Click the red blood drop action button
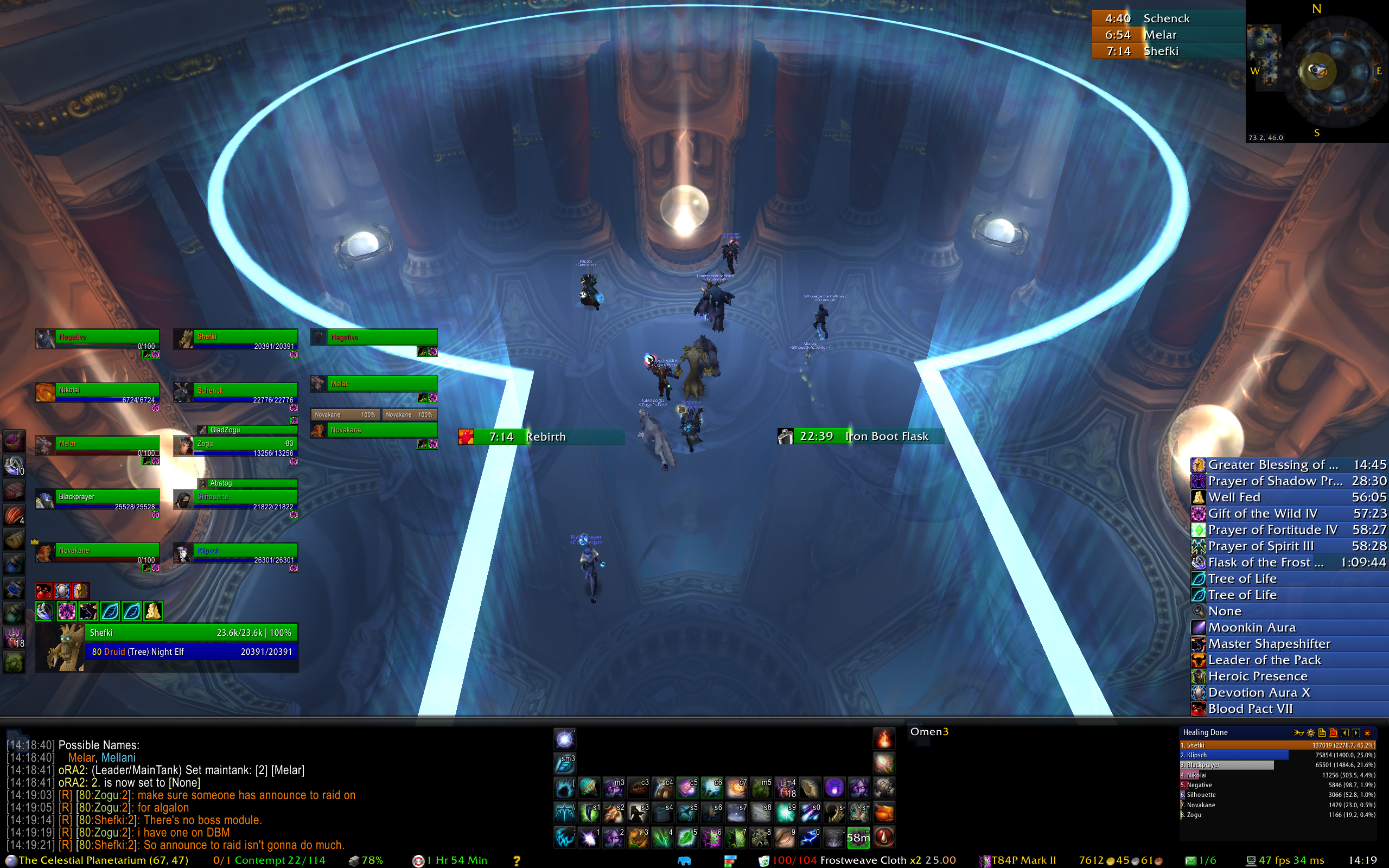1389x868 pixels. [x=884, y=838]
